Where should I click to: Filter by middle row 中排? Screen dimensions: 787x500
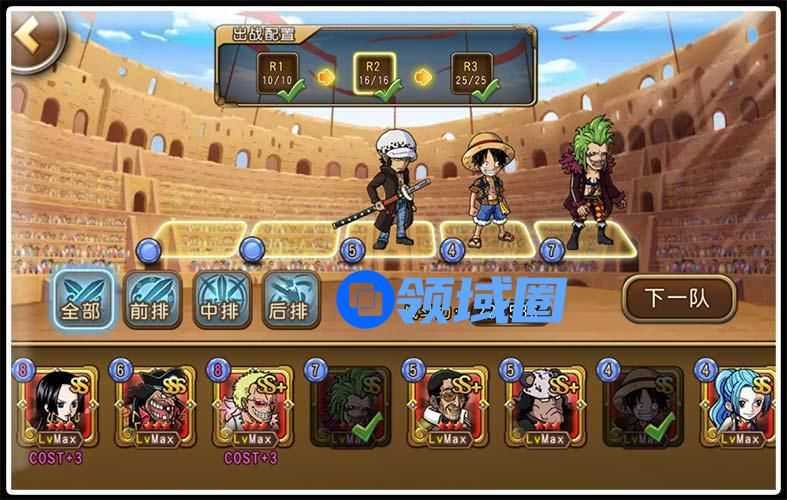click(222, 299)
